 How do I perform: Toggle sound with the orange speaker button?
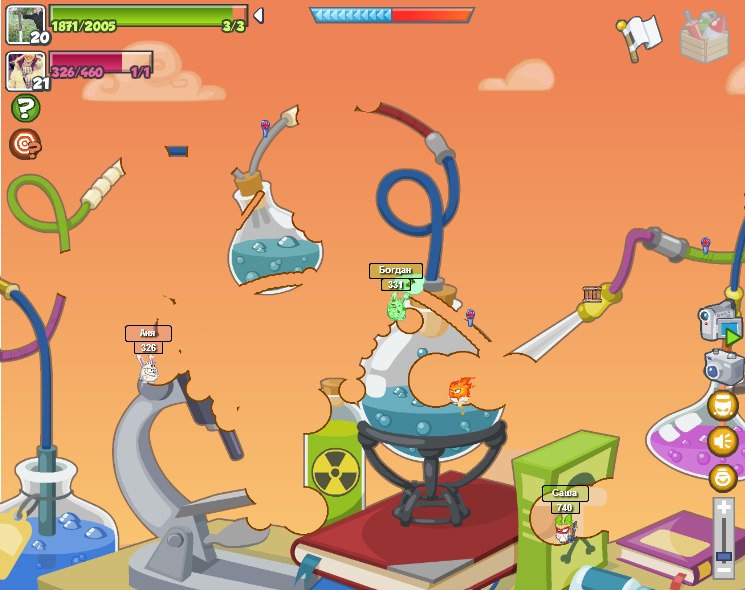[723, 441]
